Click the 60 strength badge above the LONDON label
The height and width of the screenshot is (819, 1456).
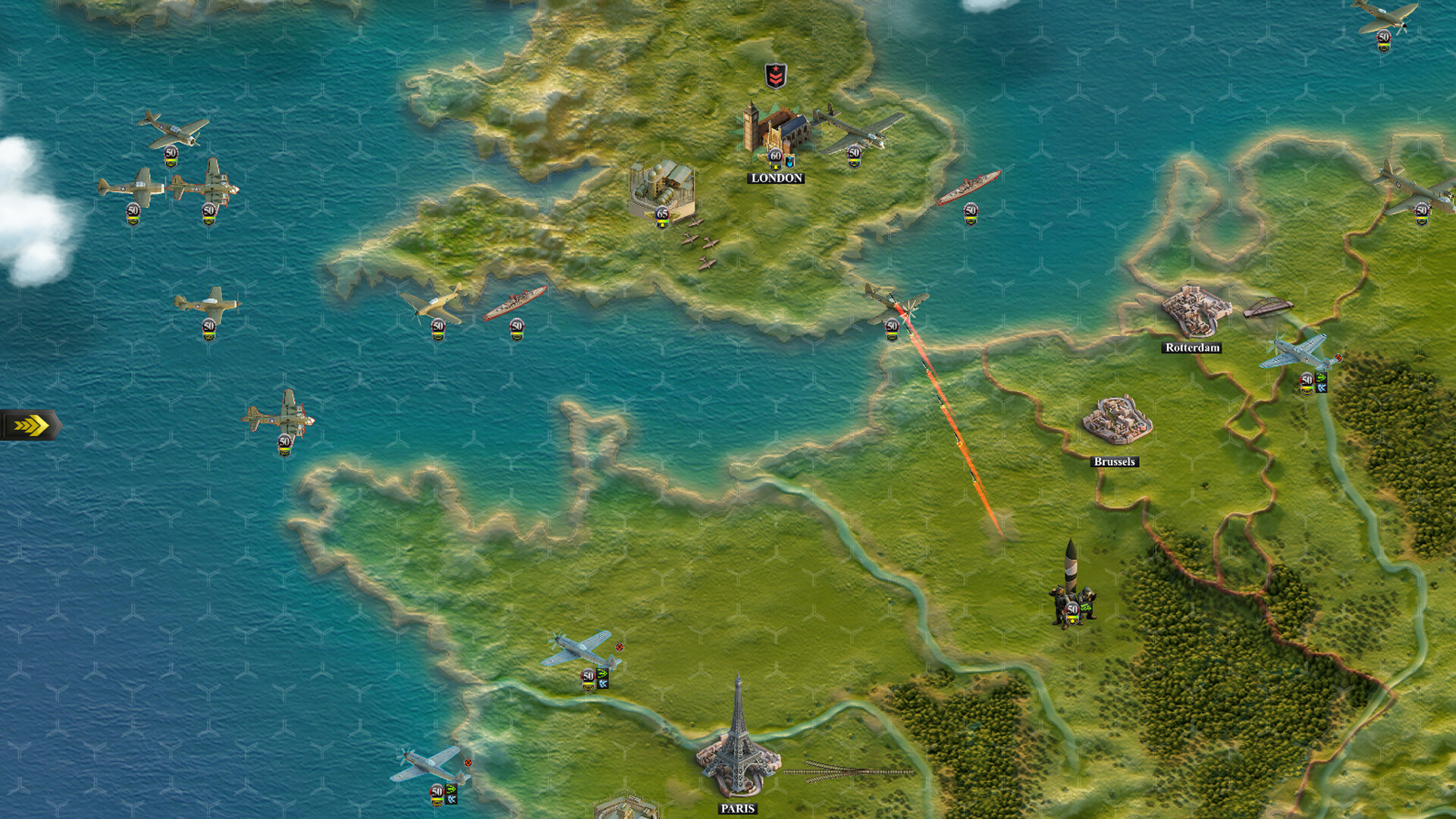tap(775, 156)
